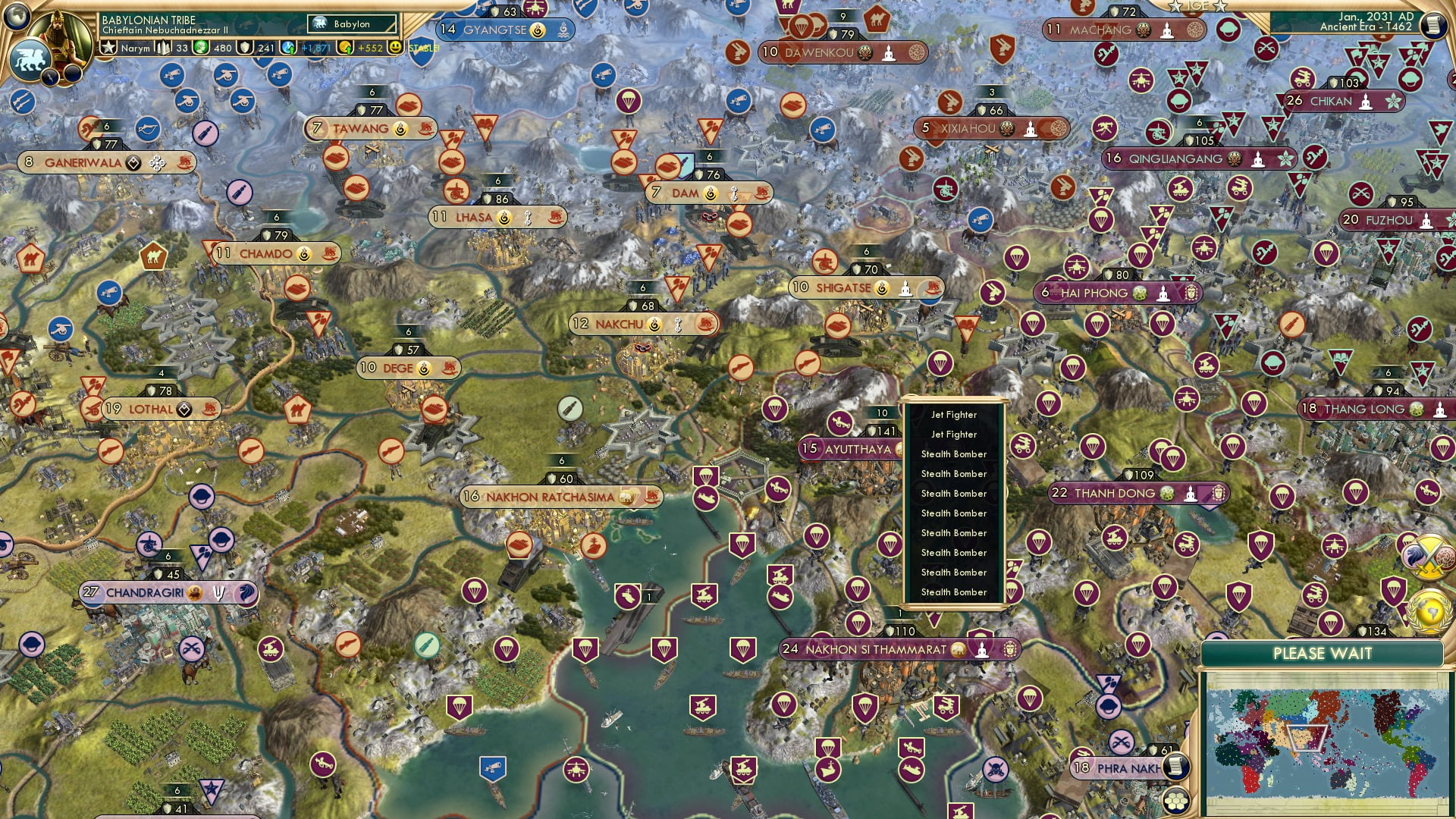Image resolution: width=1456 pixels, height=819 pixels.
Task: Click the Narym capital star icon
Action: pyautogui.click(x=109, y=49)
